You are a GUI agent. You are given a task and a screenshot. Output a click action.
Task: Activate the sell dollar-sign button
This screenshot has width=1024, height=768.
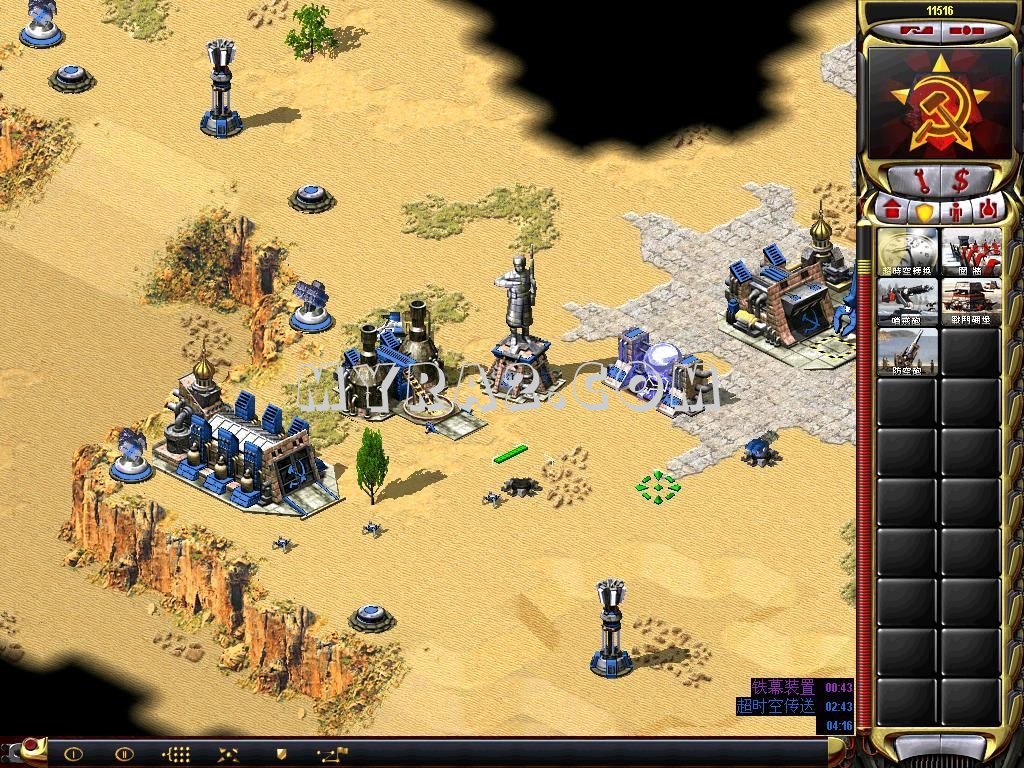coord(961,181)
